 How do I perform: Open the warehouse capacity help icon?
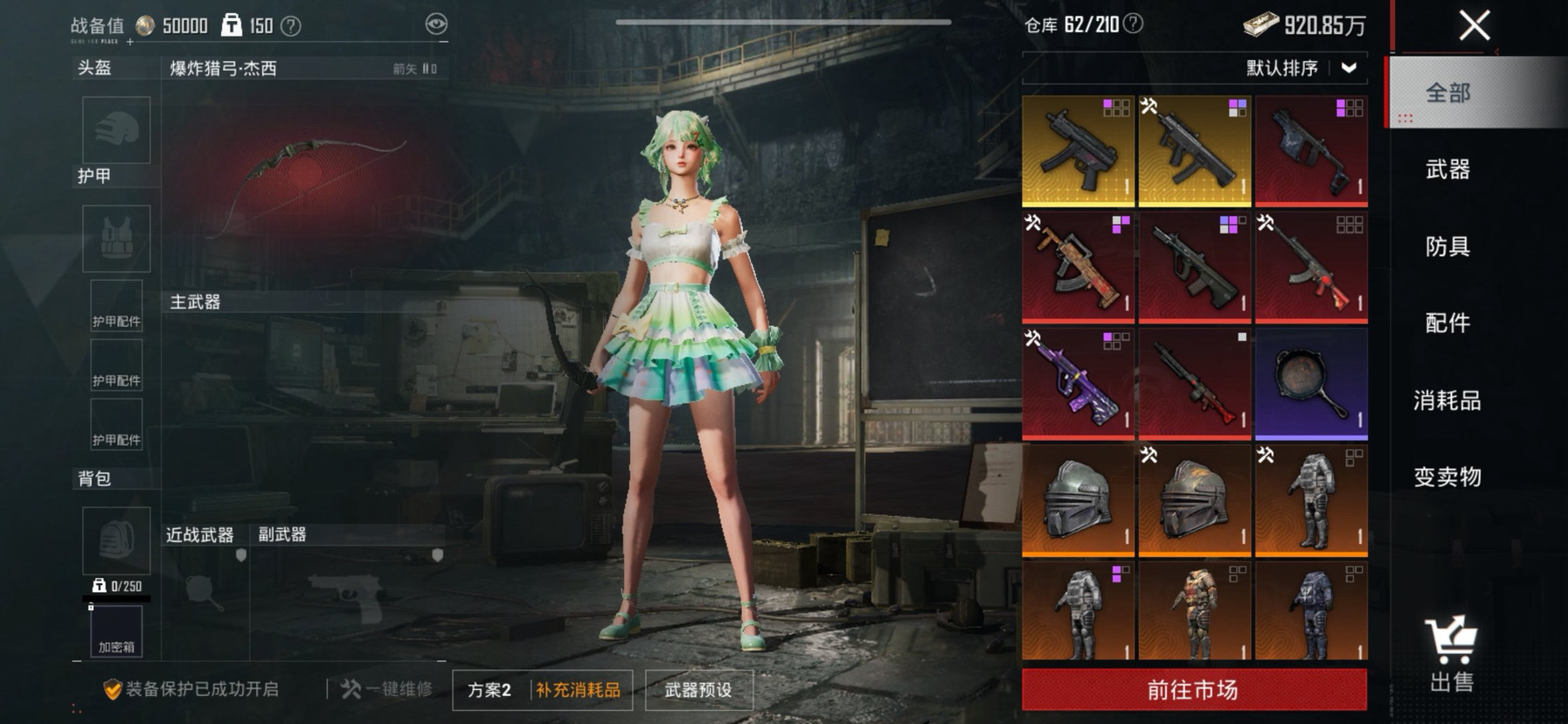click(1133, 24)
